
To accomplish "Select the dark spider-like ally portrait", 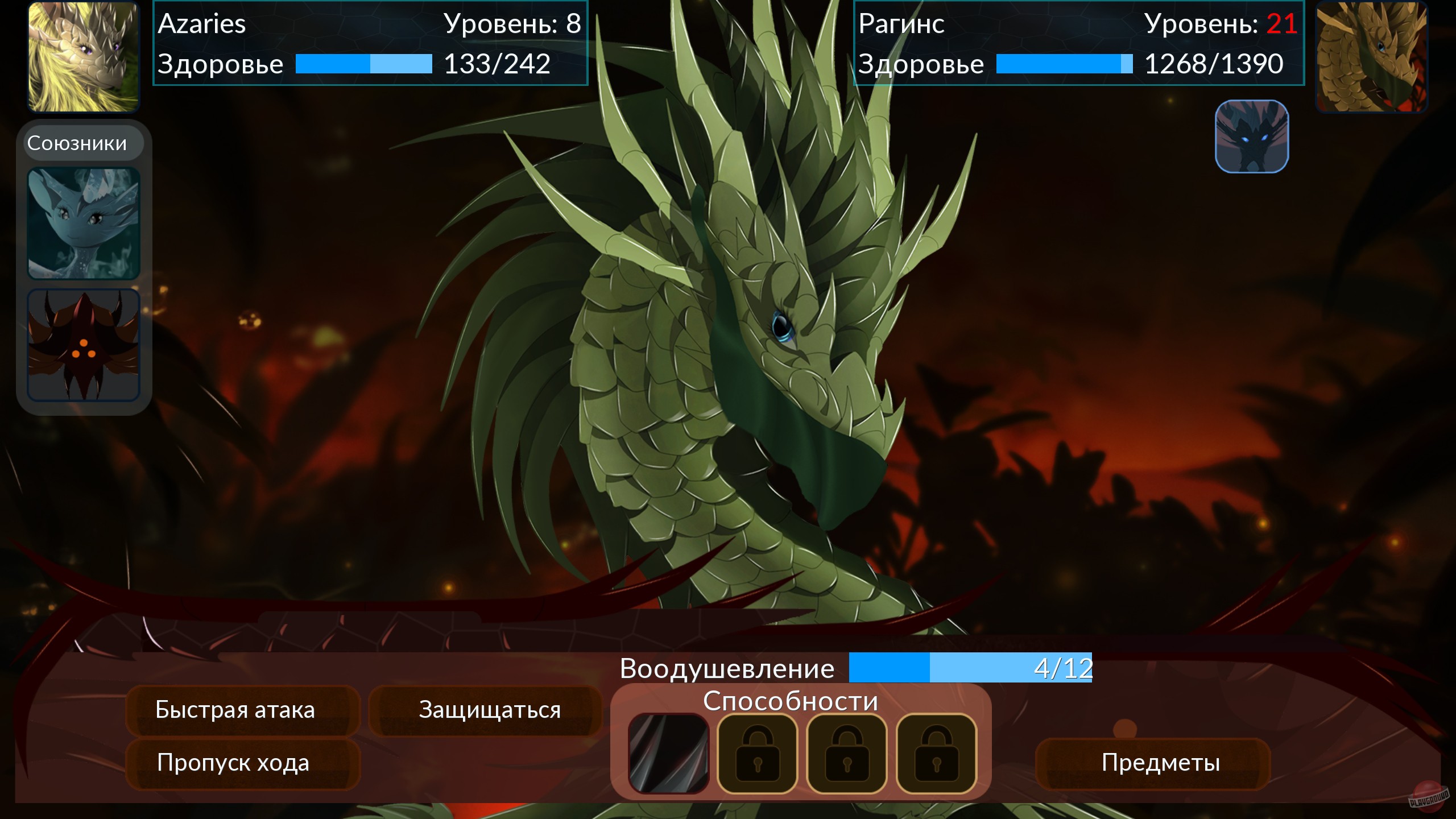I will click(83, 345).
